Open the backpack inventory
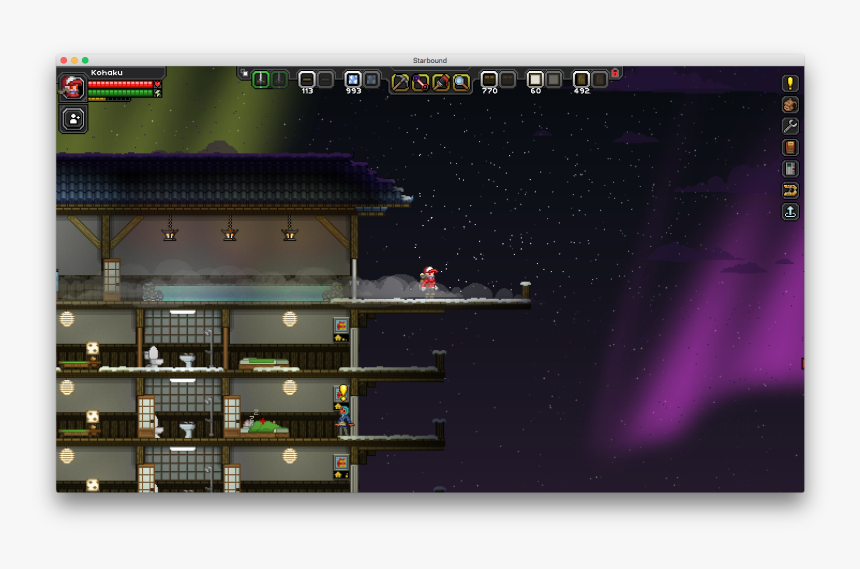 pyautogui.click(x=790, y=105)
